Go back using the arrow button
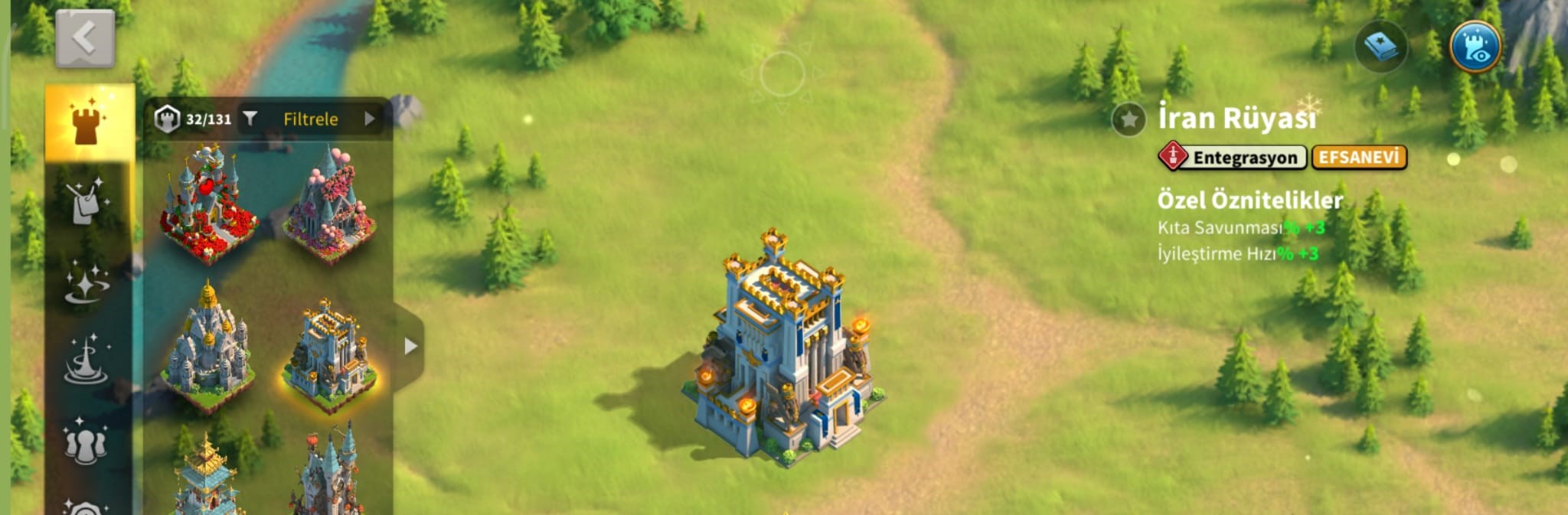Image resolution: width=1568 pixels, height=515 pixels. pos(85,38)
